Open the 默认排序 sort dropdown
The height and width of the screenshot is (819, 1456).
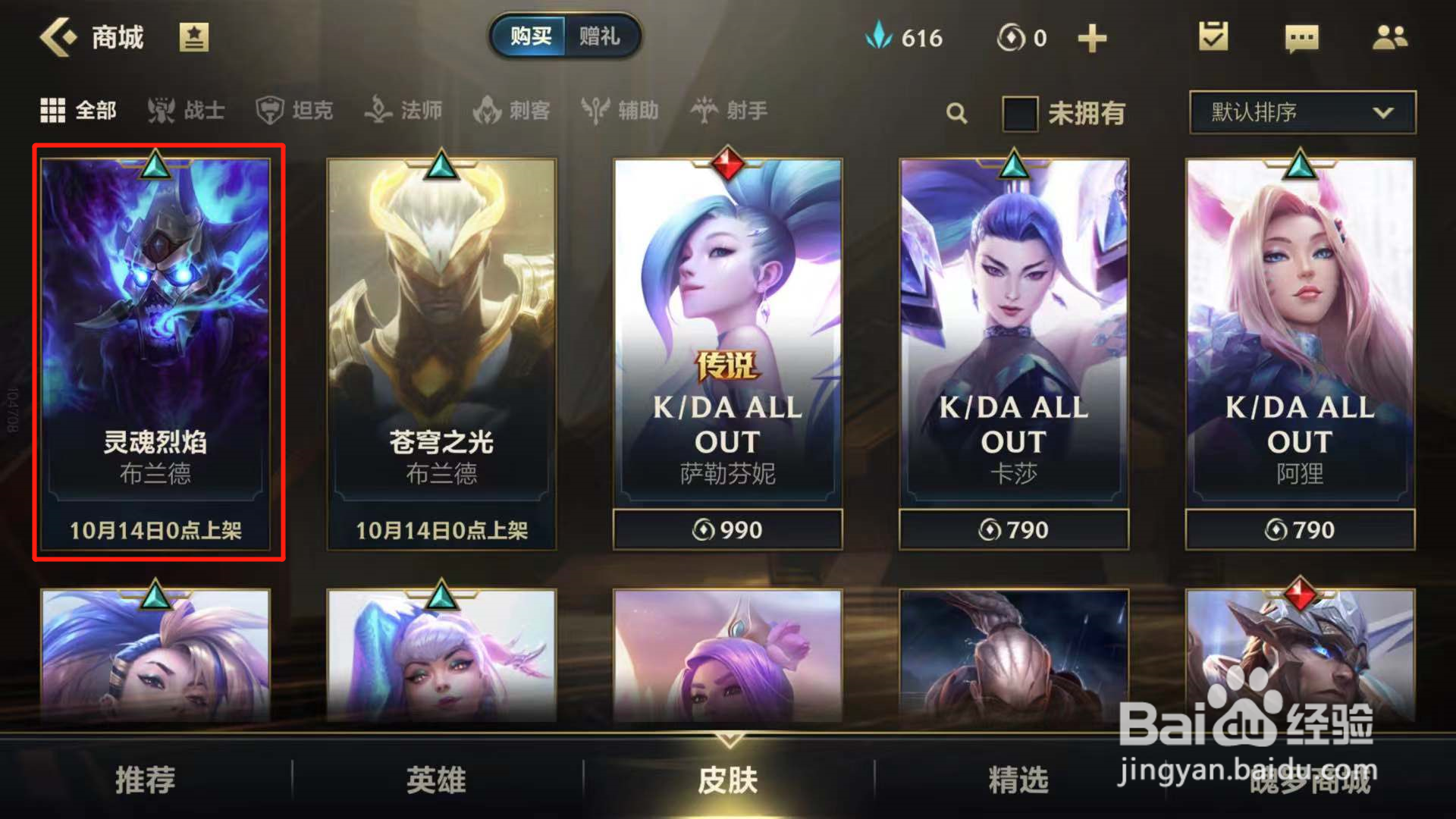pyautogui.click(x=1301, y=111)
